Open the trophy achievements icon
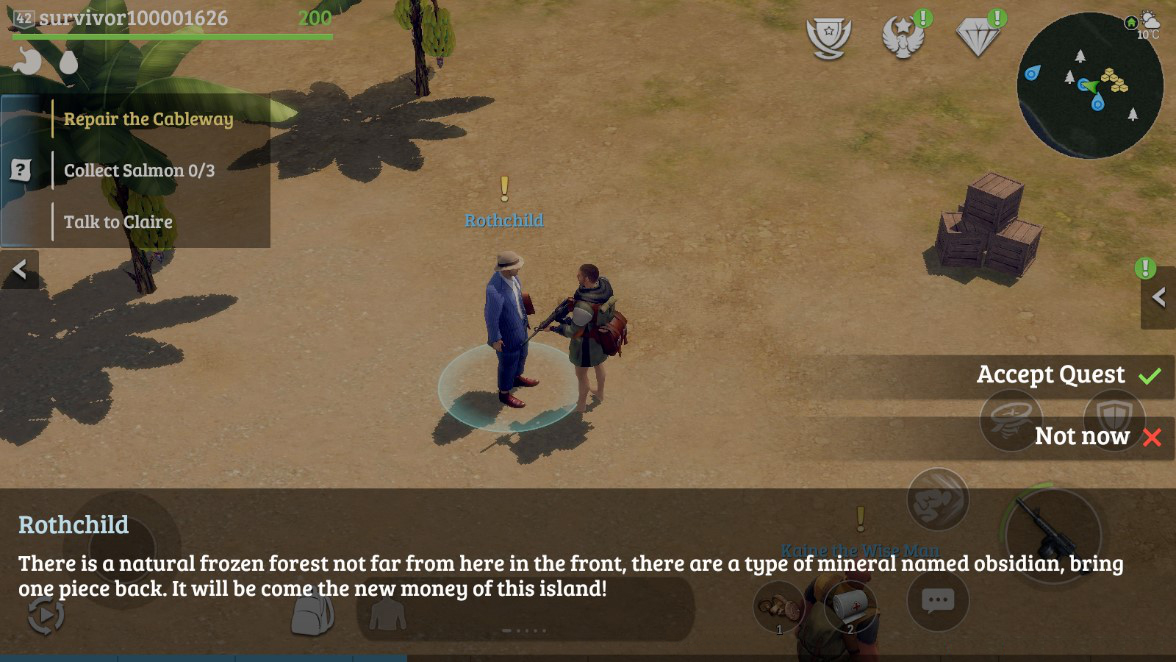This screenshot has height=662, width=1176. pos(828,38)
